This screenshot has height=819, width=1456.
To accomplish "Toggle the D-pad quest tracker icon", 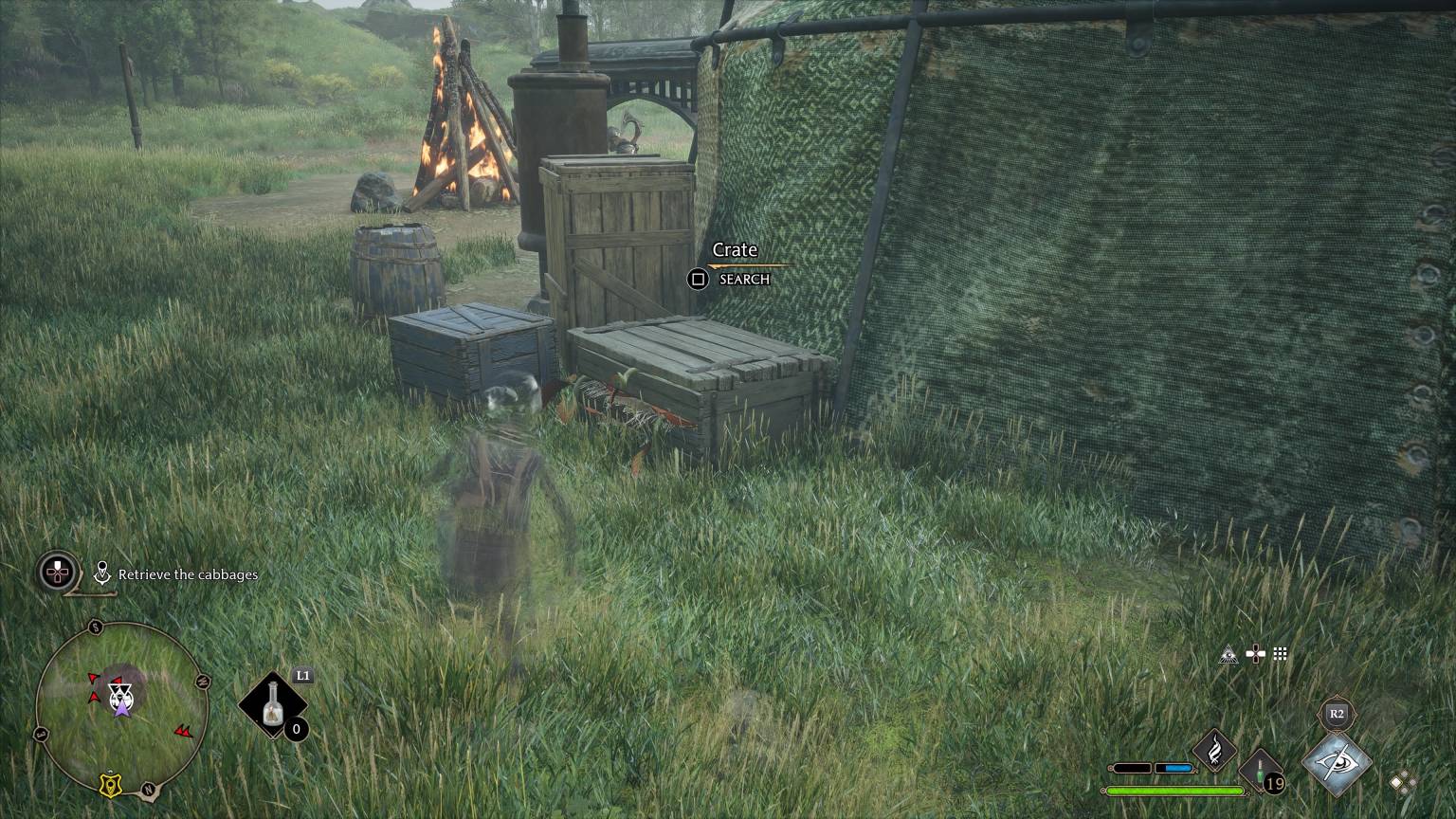I will (x=57, y=571).
